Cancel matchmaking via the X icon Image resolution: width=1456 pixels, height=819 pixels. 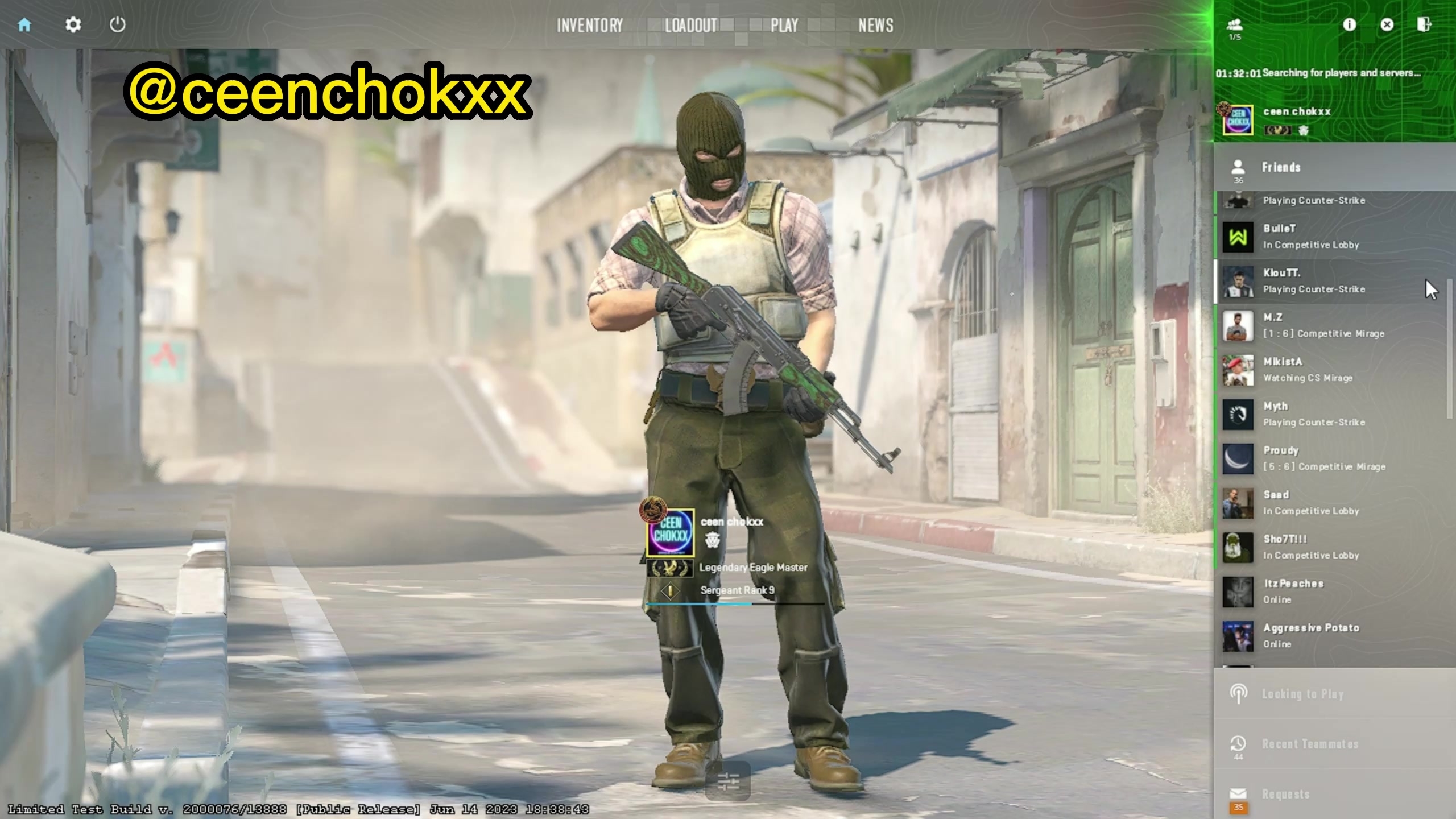[1387, 24]
